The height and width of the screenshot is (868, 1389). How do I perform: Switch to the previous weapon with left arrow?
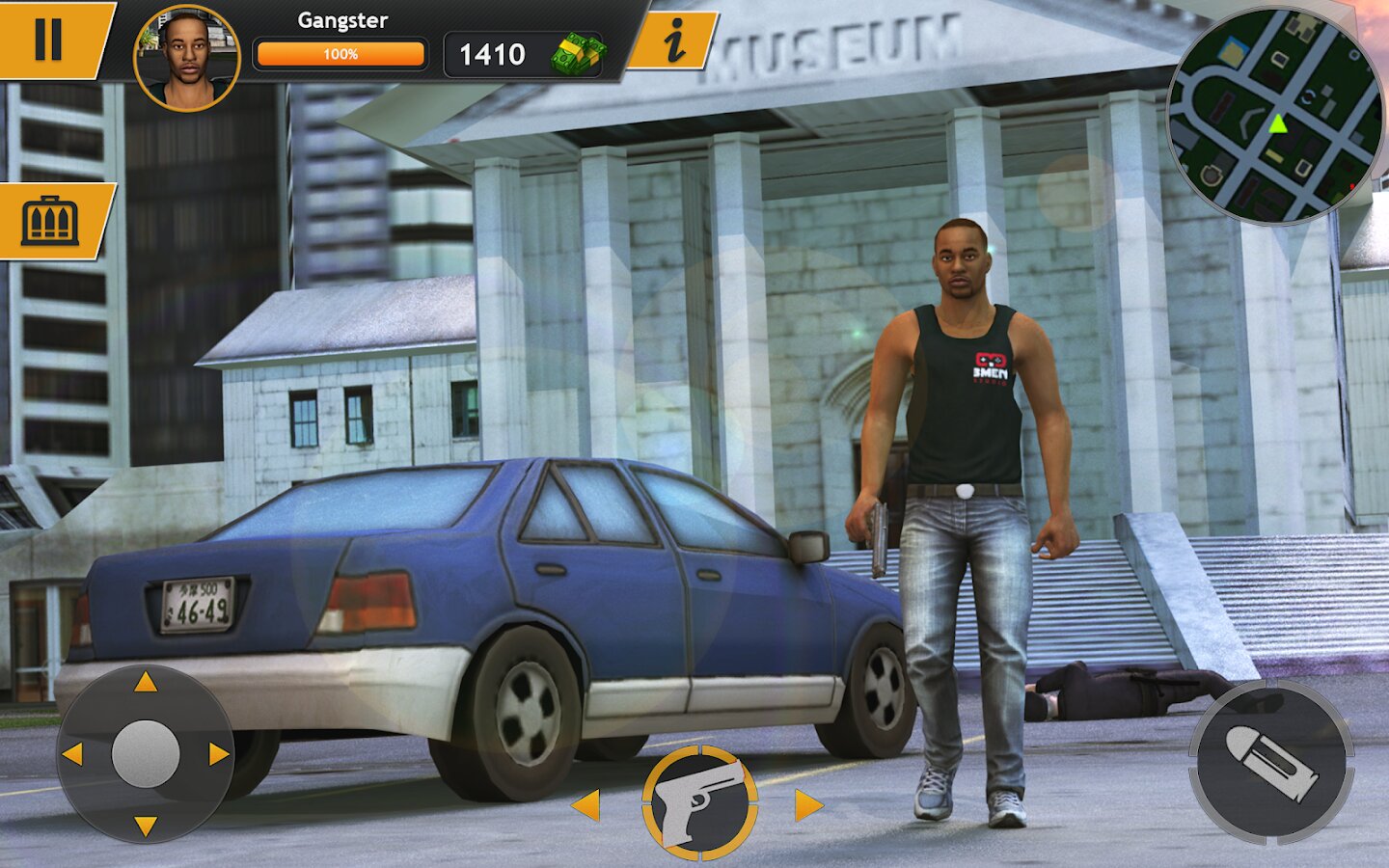[x=586, y=804]
